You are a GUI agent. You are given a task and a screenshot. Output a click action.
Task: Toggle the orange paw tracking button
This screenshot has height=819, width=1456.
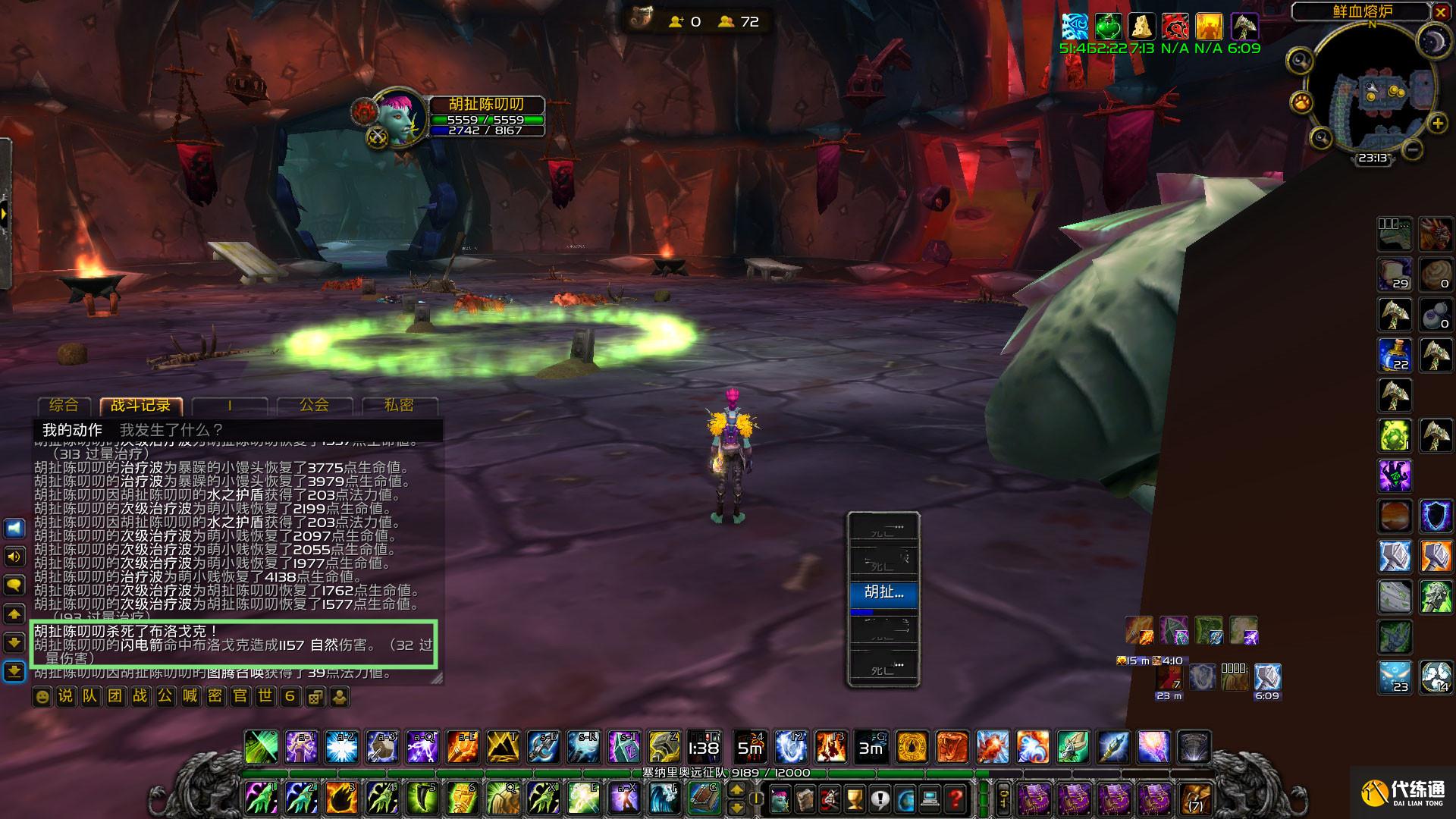[1301, 101]
